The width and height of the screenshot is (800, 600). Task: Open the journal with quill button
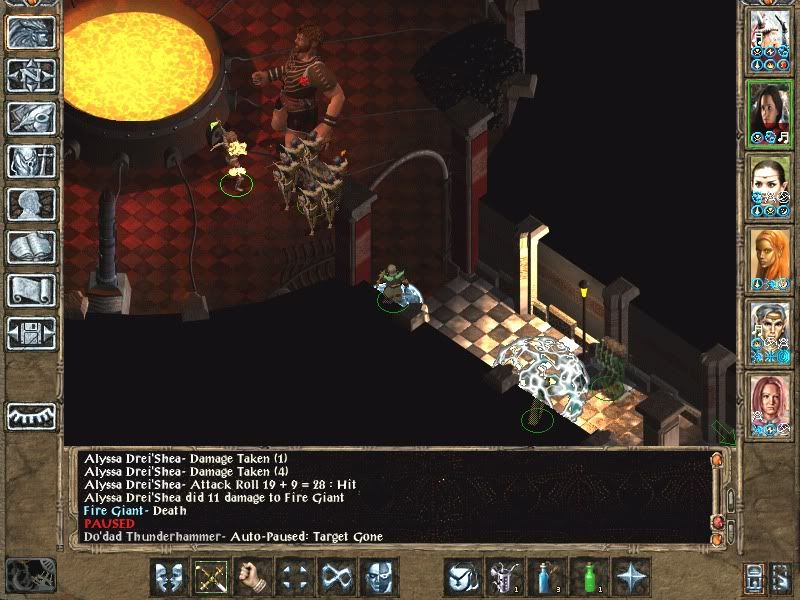31,118
